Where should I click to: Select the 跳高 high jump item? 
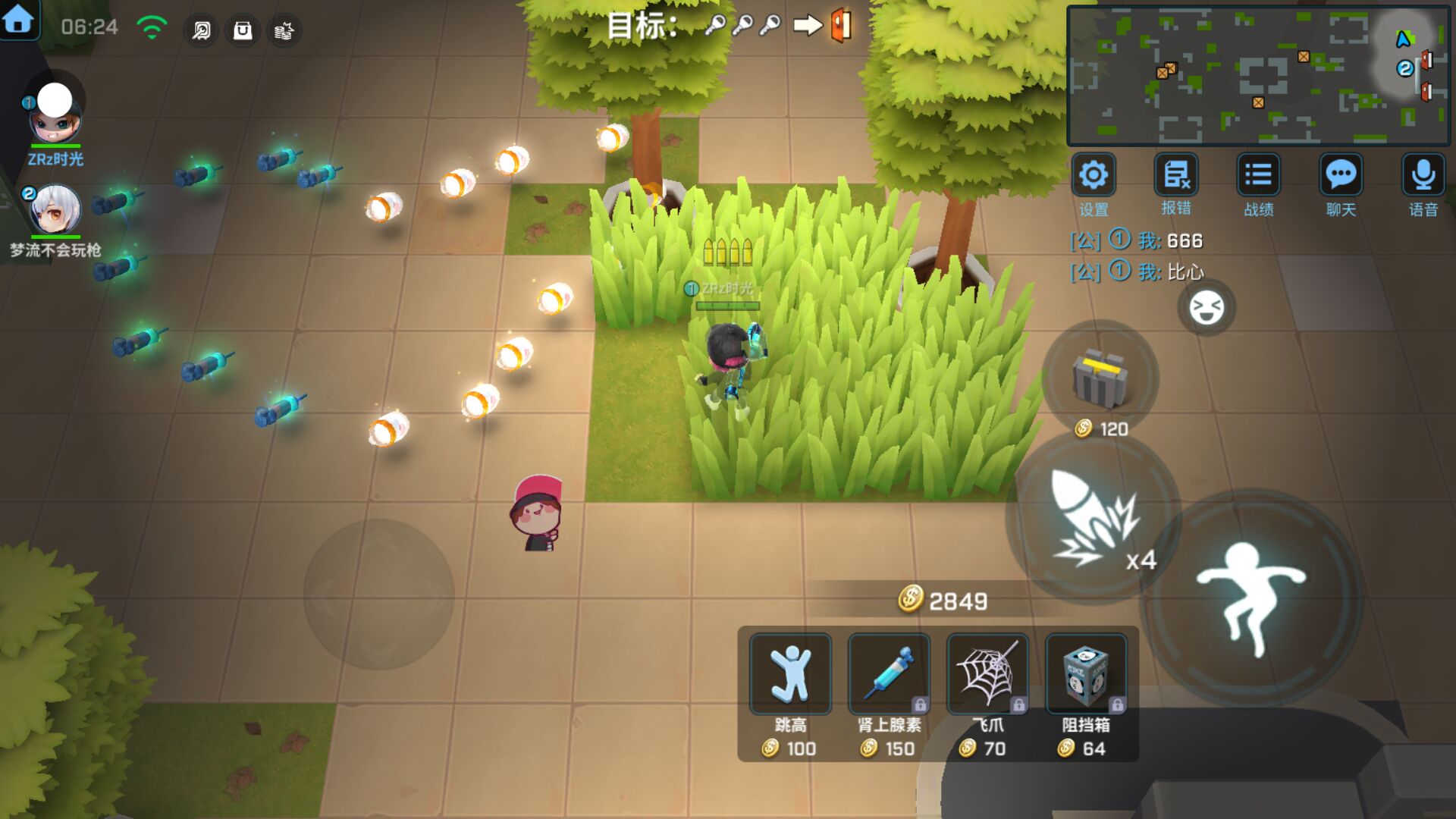pos(790,674)
